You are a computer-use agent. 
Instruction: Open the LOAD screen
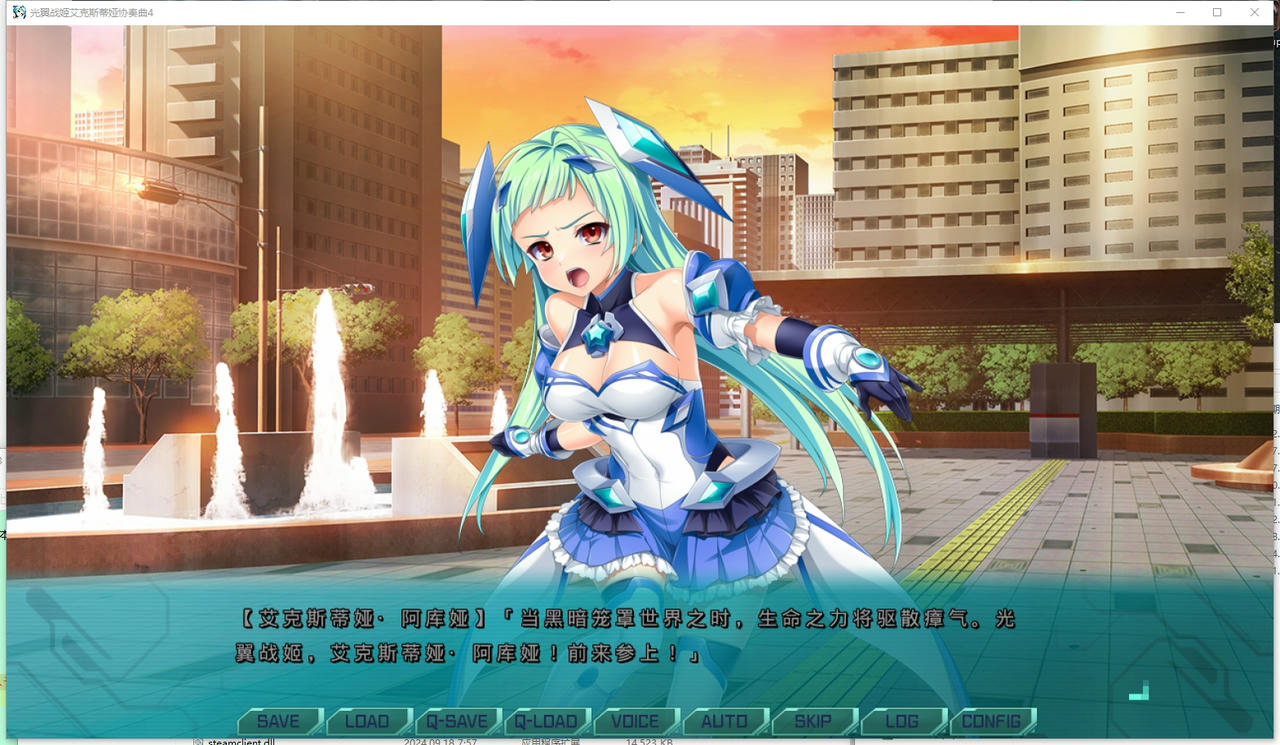tap(367, 720)
